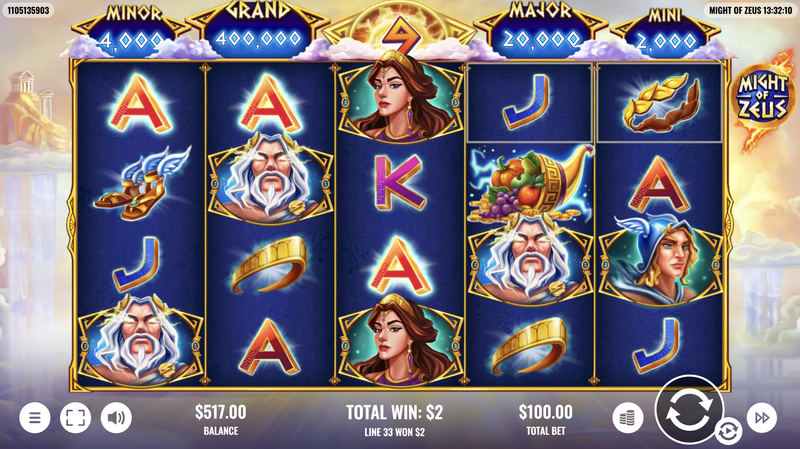This screenshot has height=449, width=800.
Task: Activate turbo fast-forward spin
Action: coord(763,417)
